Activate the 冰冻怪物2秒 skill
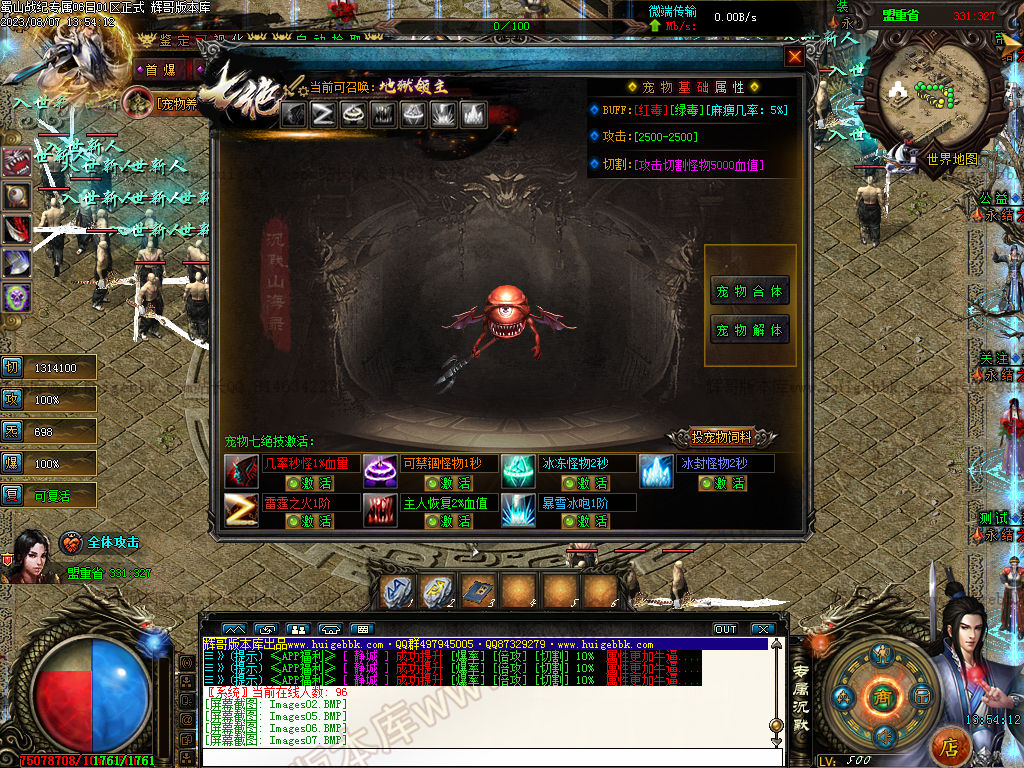The width and height of the screenshot is (1024, 768). pyautogui.click(x=587, y=483)
